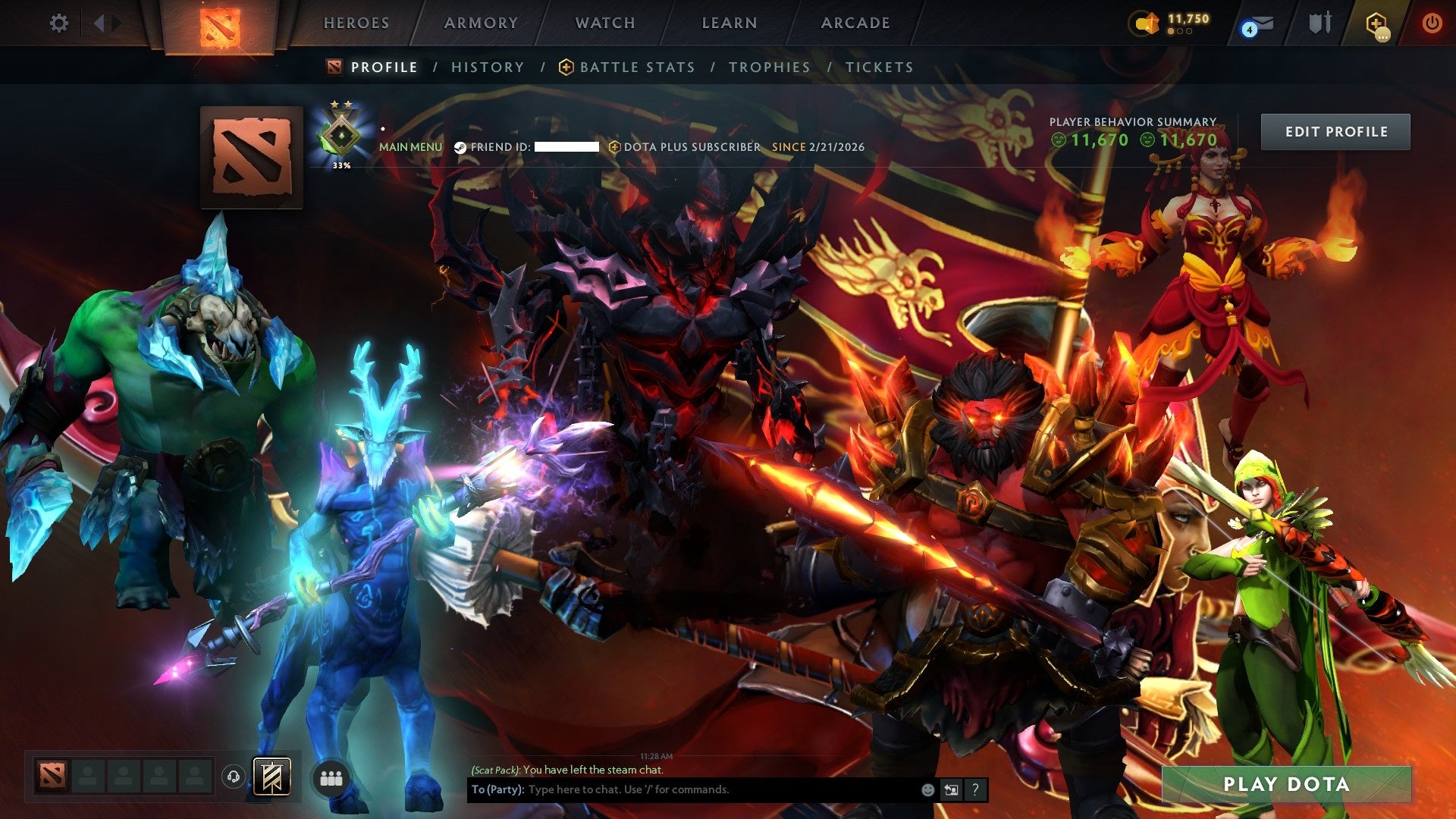This screenshot has height=819, width=1456.
Task: Select the Armory shield and sword icon
Action: [1319, 21]
